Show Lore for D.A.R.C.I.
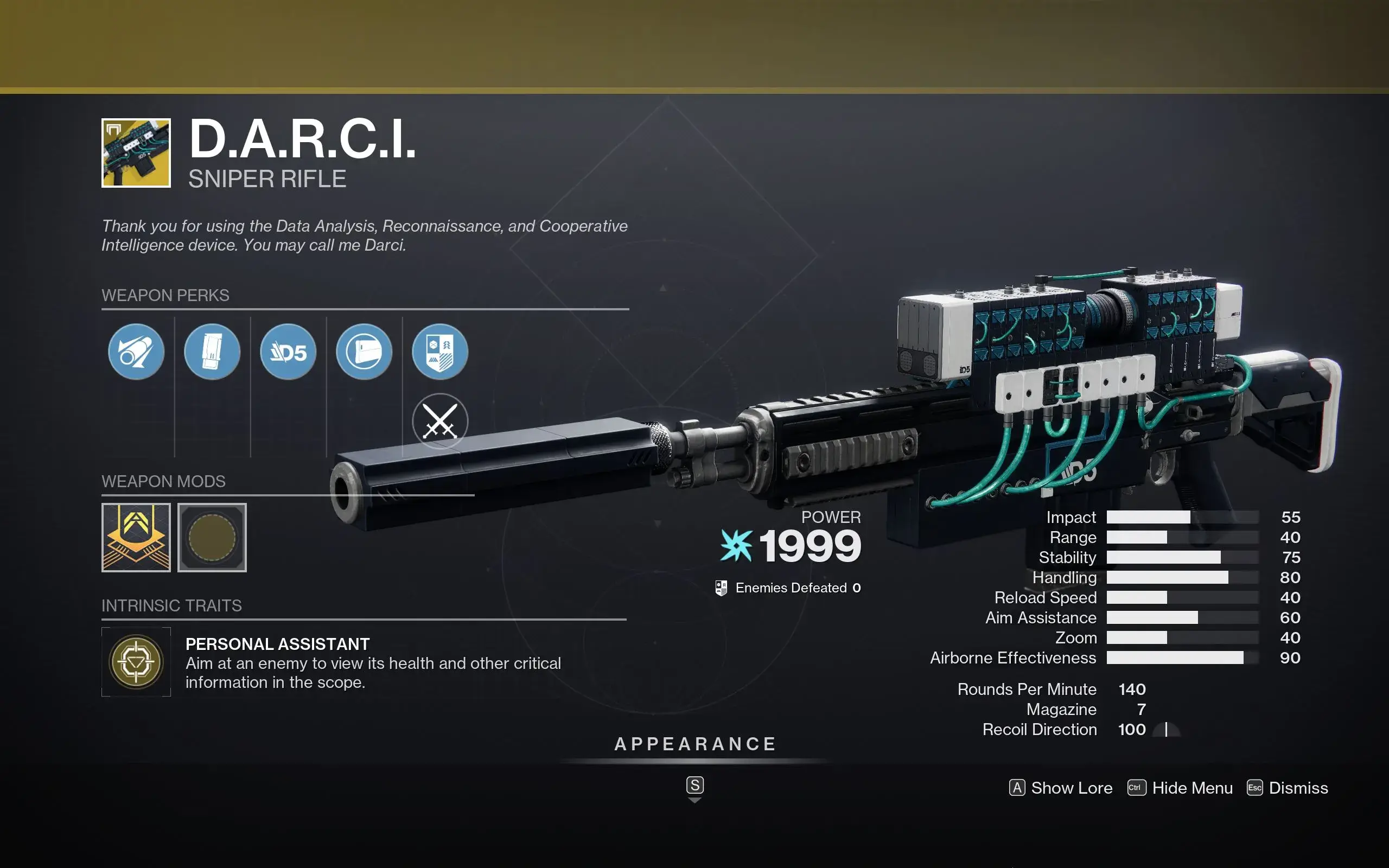Viewport: 1389px width, 868px height. pyautogui.click(x=1060, y=788)
